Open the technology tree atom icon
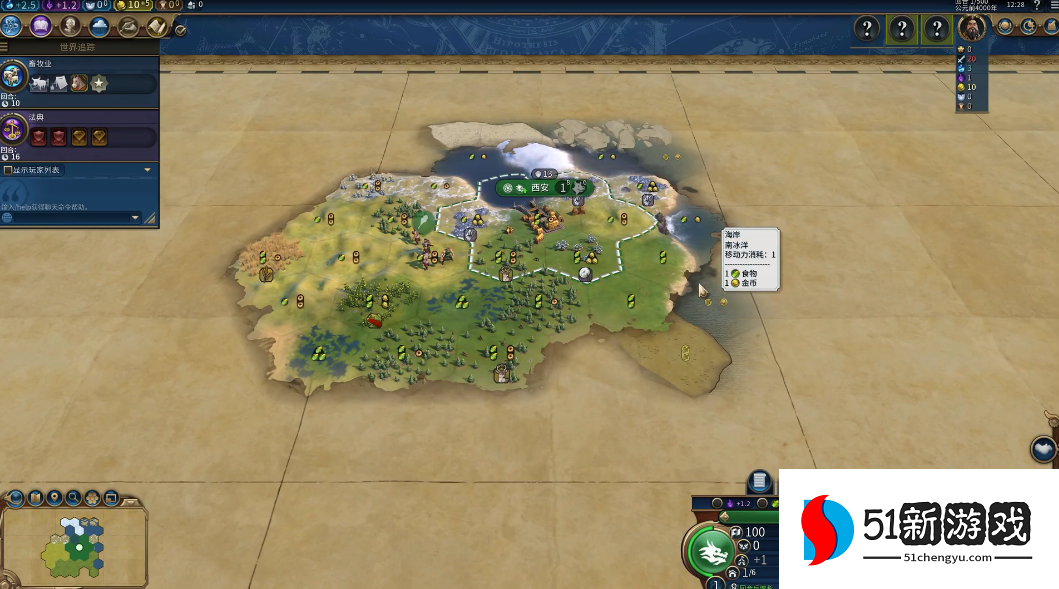The width and height of the screenshot is (1059, 589). click(x=14, y=26)
